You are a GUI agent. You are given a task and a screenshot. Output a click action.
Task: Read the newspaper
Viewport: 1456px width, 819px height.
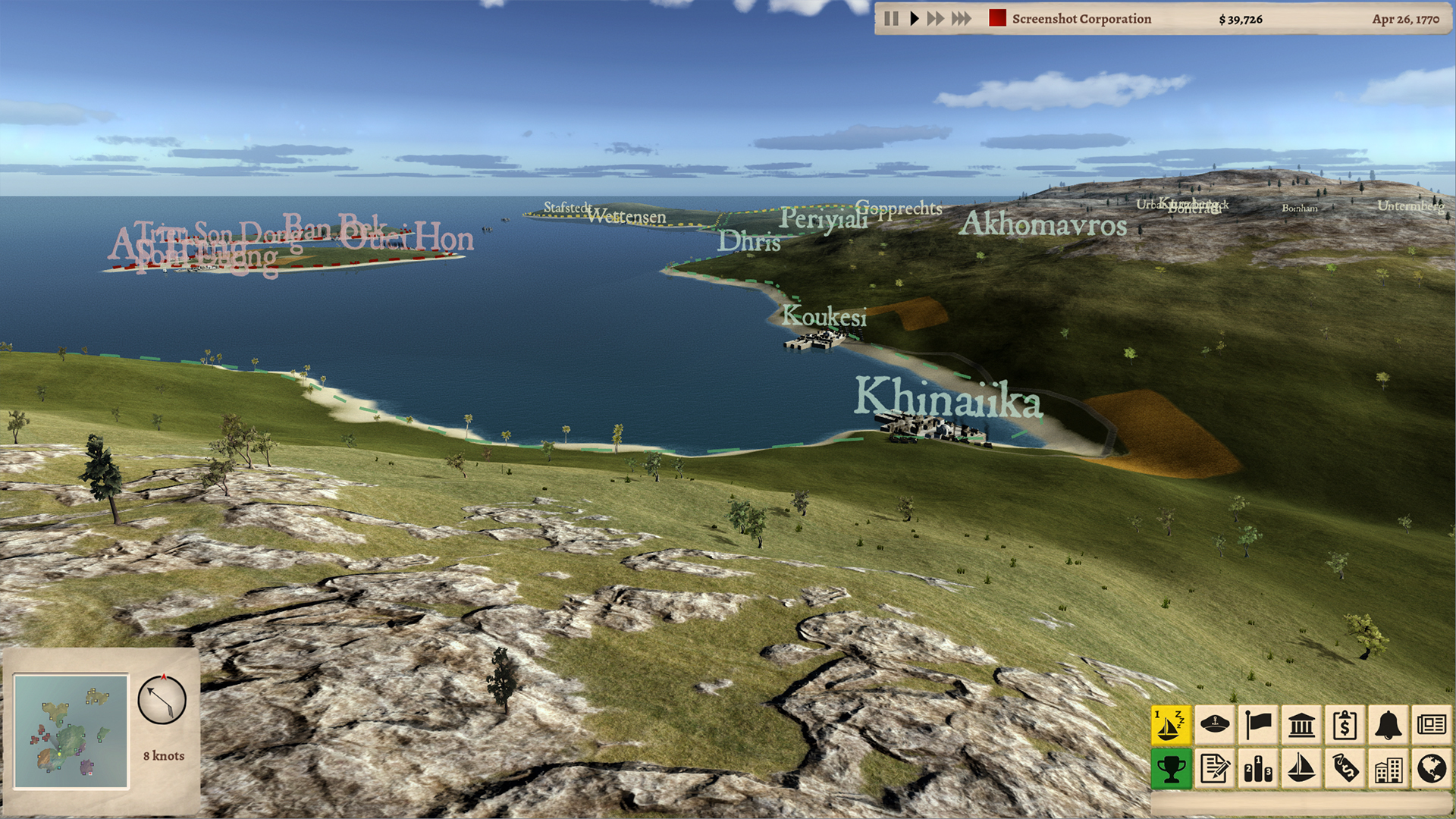(1432, 726)
